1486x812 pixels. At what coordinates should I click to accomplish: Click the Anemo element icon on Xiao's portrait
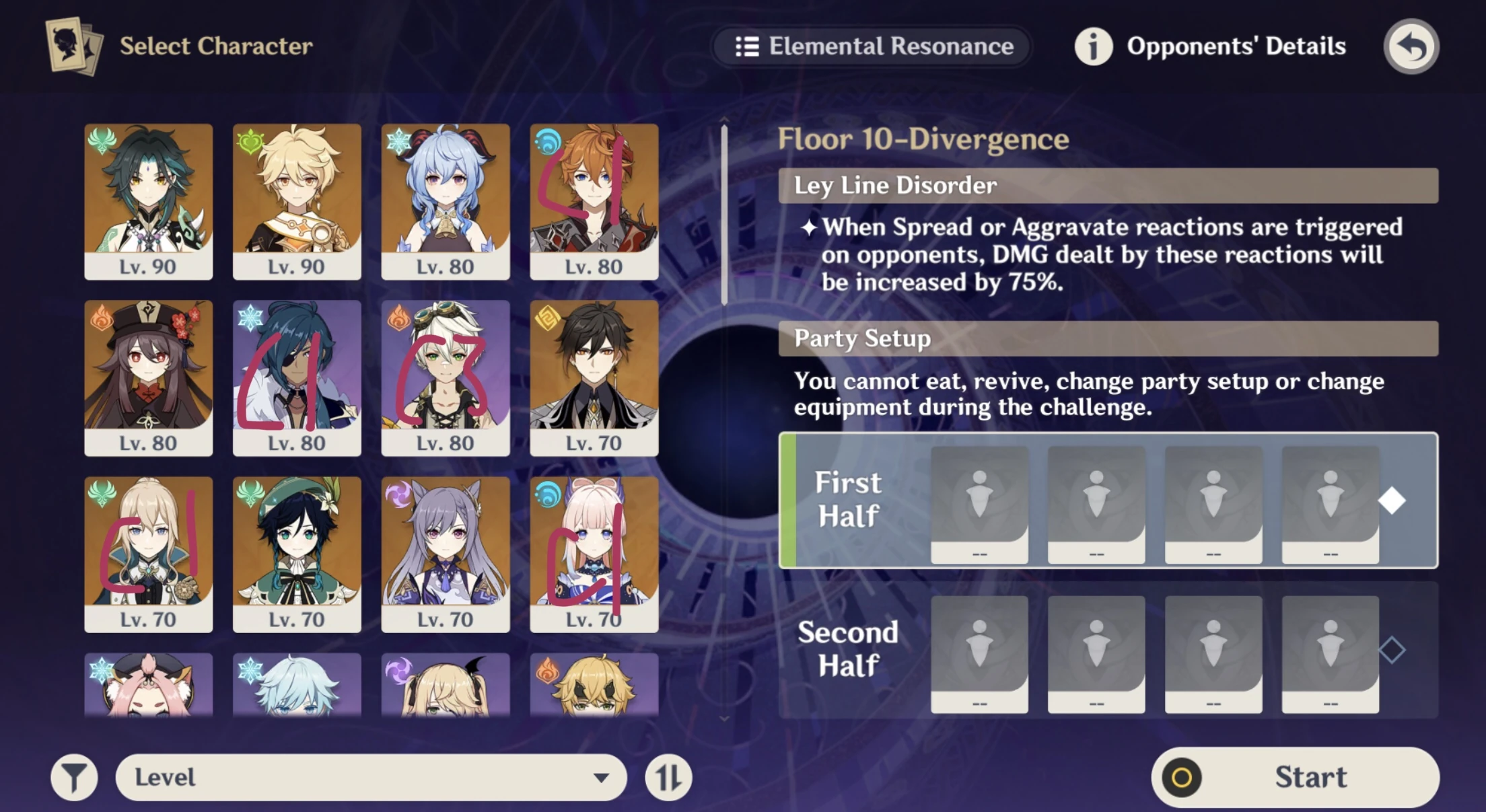pos(104,141)
